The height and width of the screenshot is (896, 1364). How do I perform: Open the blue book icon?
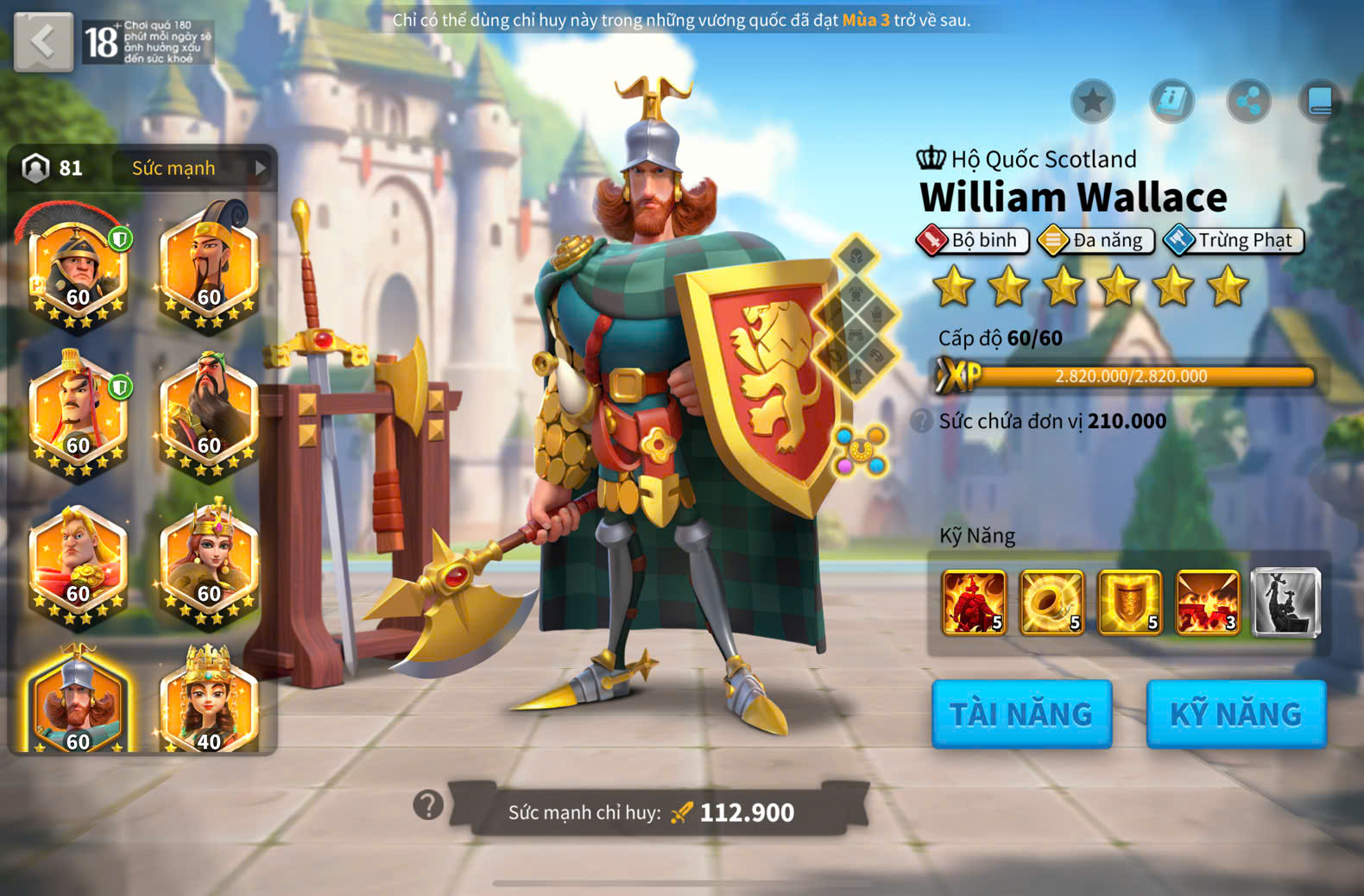click(x=1320, y=102)
